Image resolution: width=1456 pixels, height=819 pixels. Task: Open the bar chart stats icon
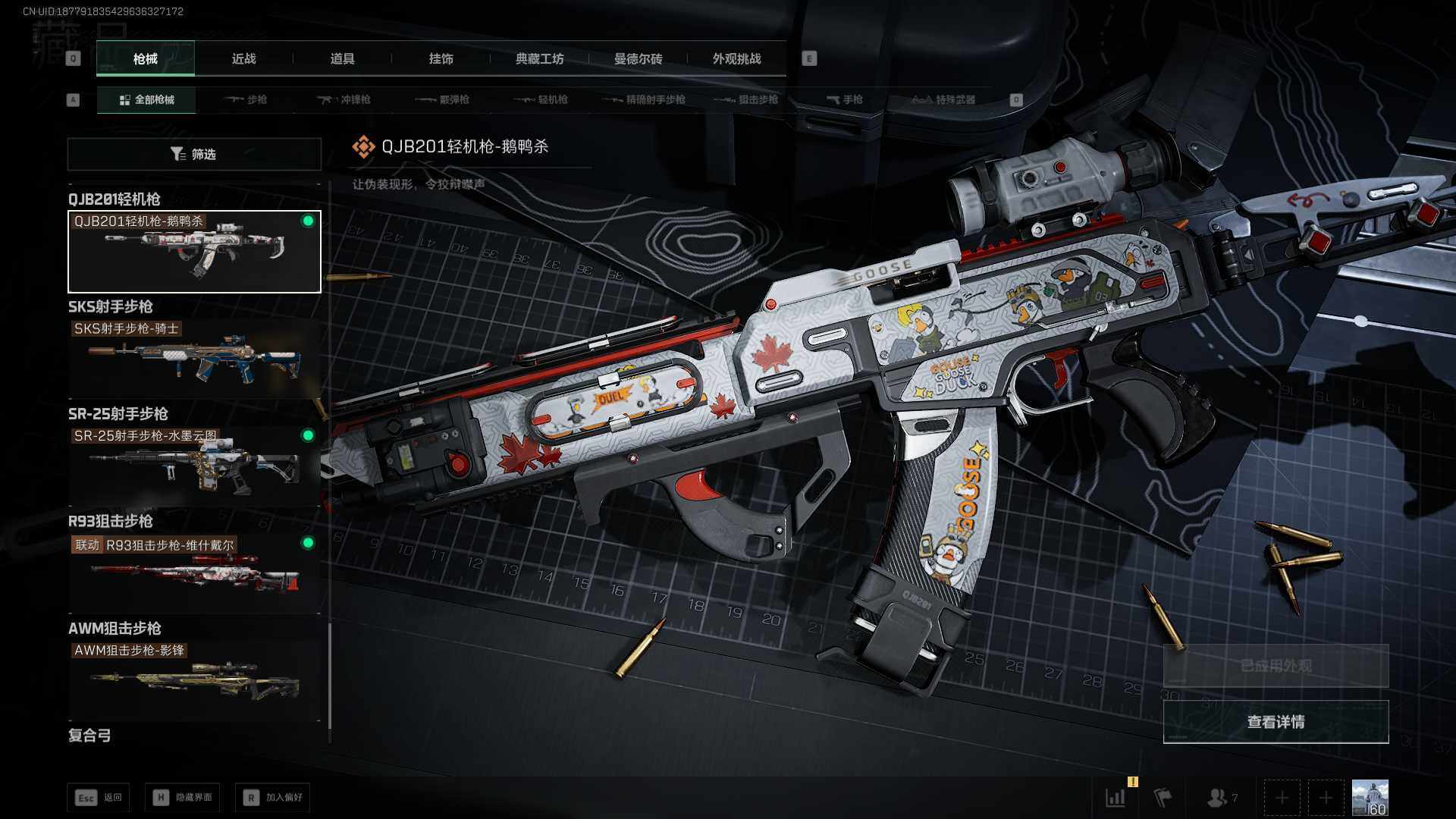[x=1116, y=798]
